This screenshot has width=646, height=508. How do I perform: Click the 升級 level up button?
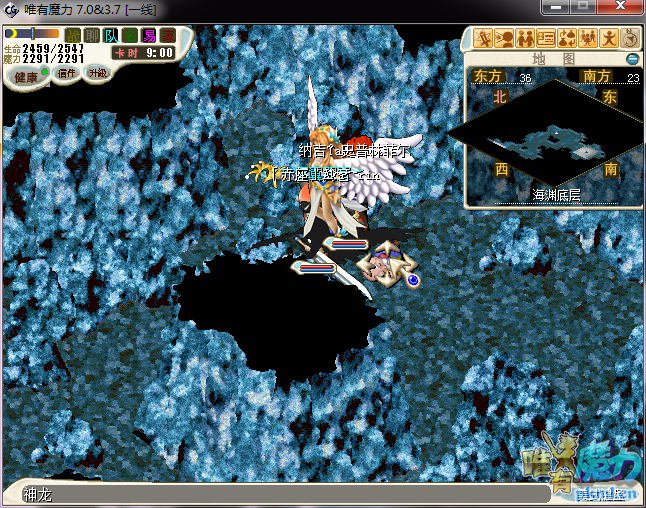click(97, 73)
